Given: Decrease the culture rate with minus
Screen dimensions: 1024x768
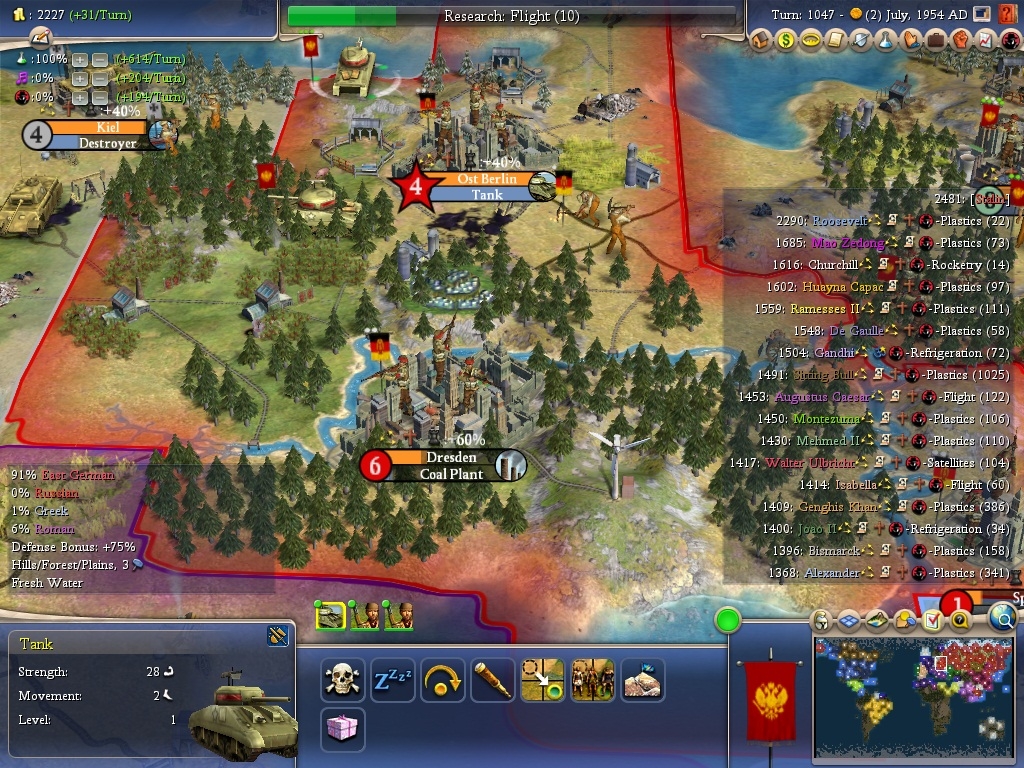Looking at the screenshot, I should coord(100,78).
